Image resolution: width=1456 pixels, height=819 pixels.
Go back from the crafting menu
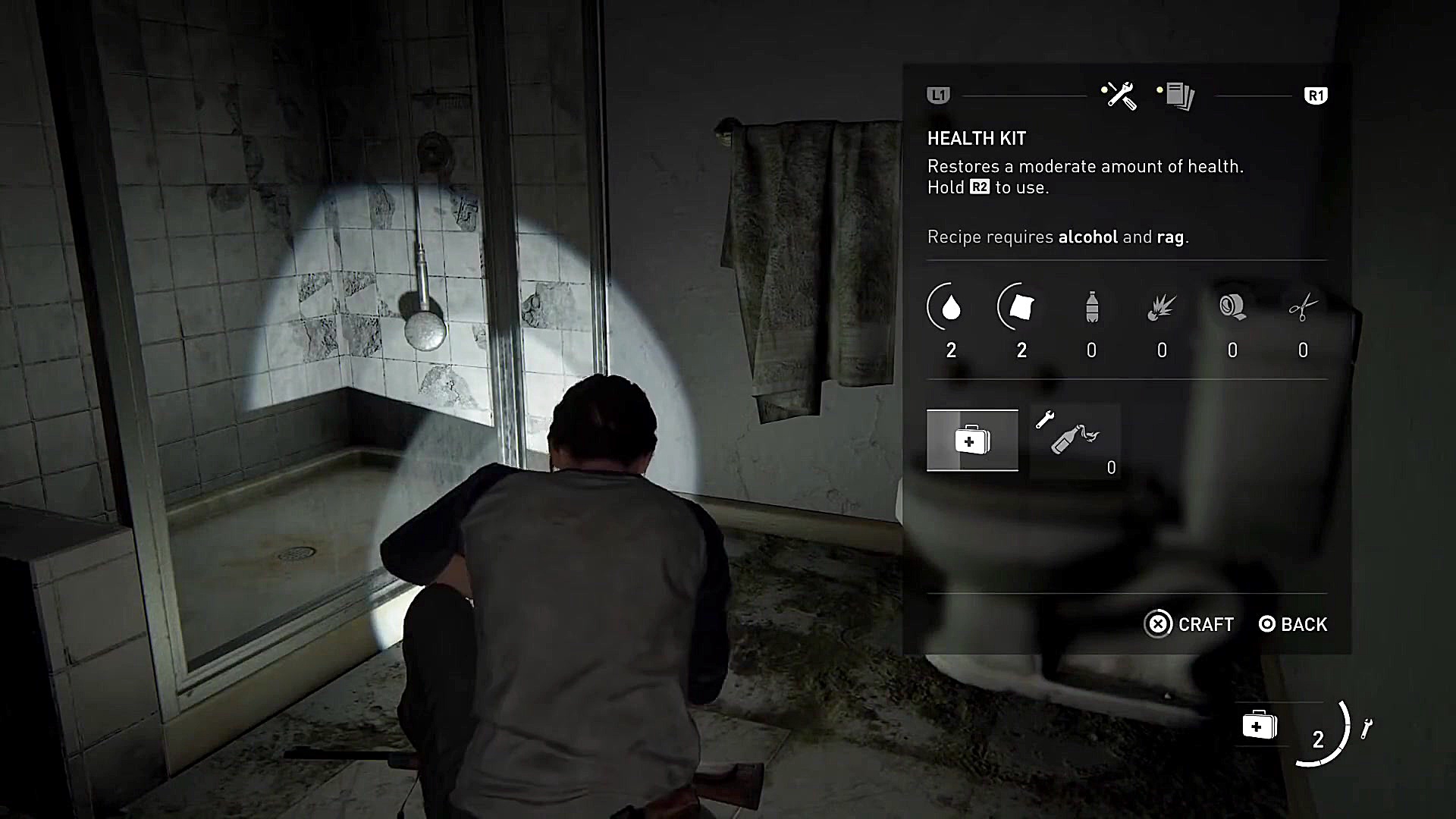click(1293, 624)
